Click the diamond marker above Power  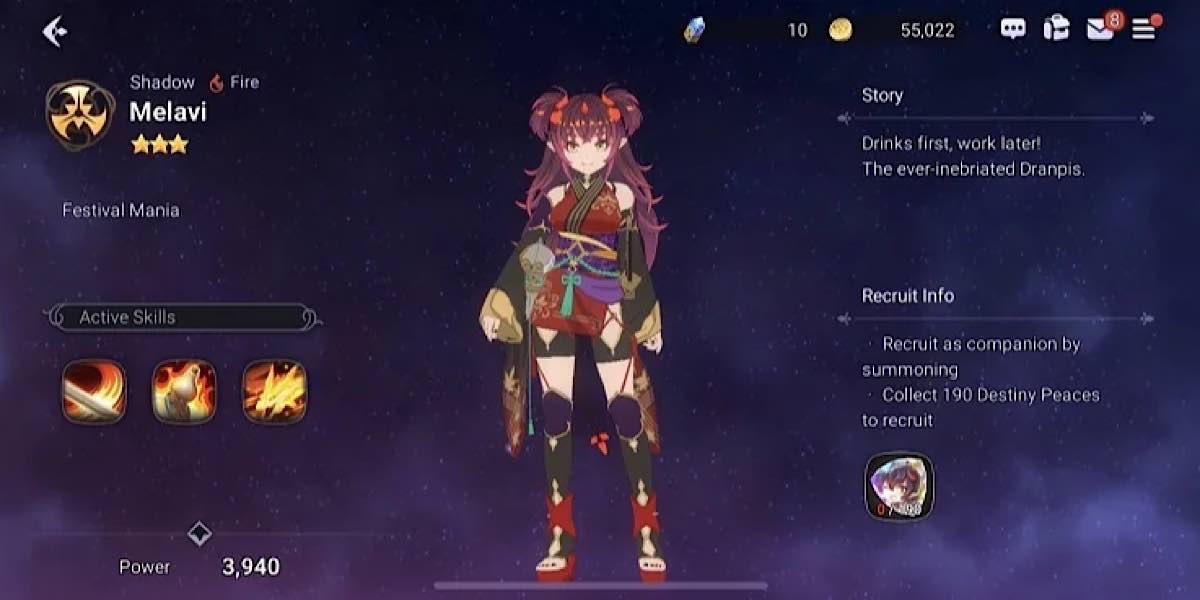point(200,533)
